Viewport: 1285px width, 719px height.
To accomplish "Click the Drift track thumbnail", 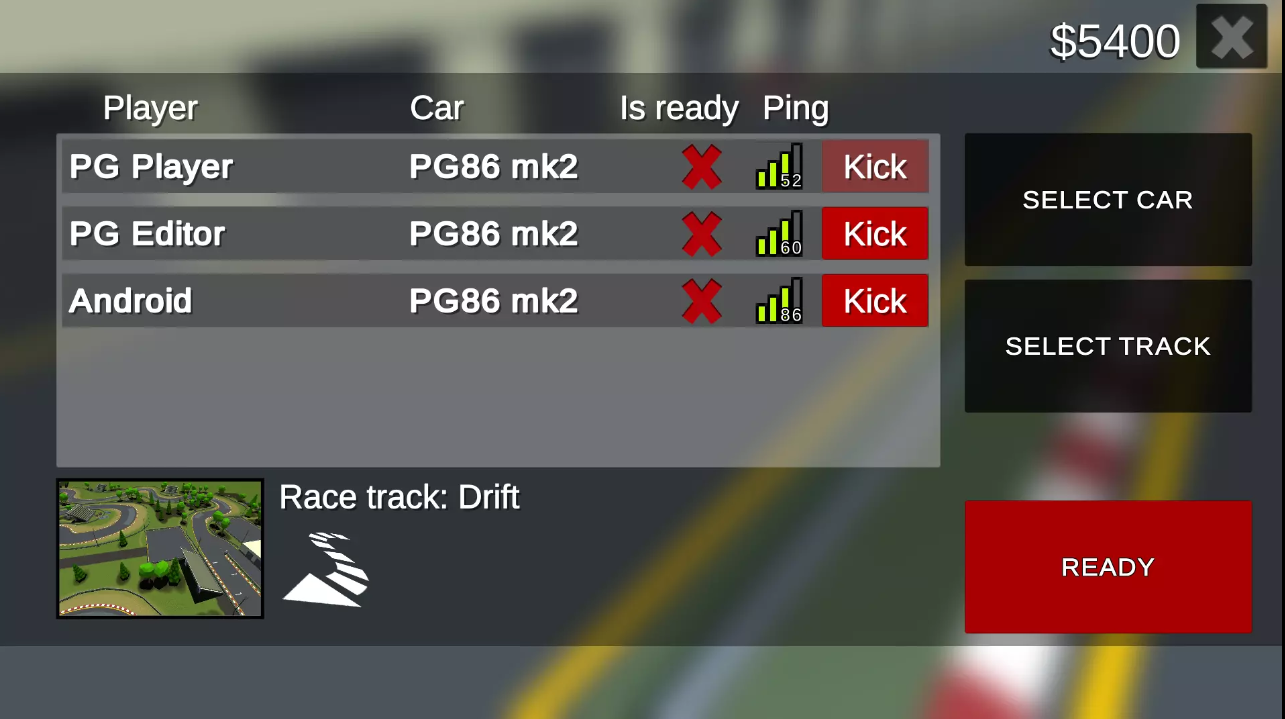I will pos(160,548).
